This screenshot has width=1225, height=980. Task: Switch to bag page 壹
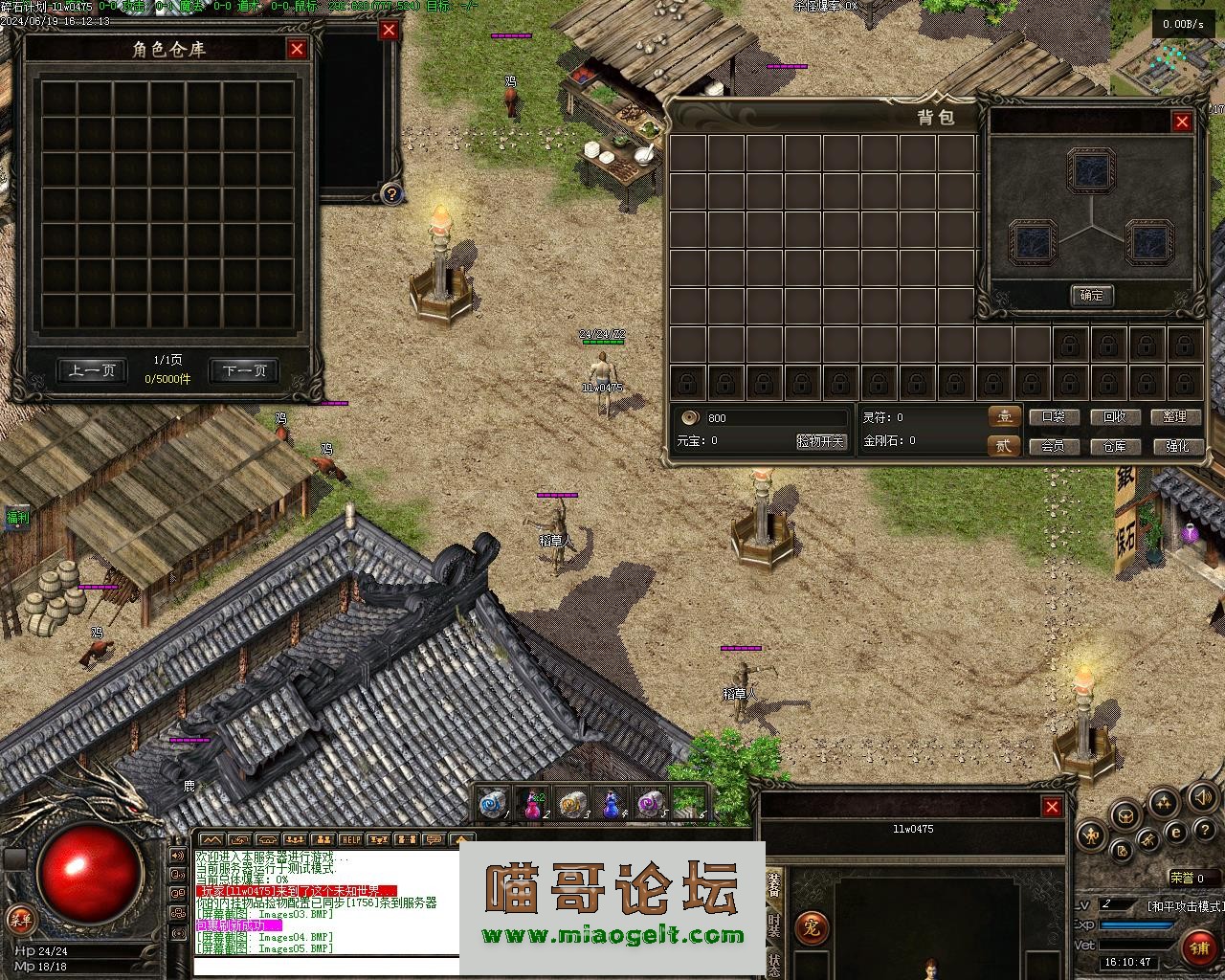(1003, 417)
